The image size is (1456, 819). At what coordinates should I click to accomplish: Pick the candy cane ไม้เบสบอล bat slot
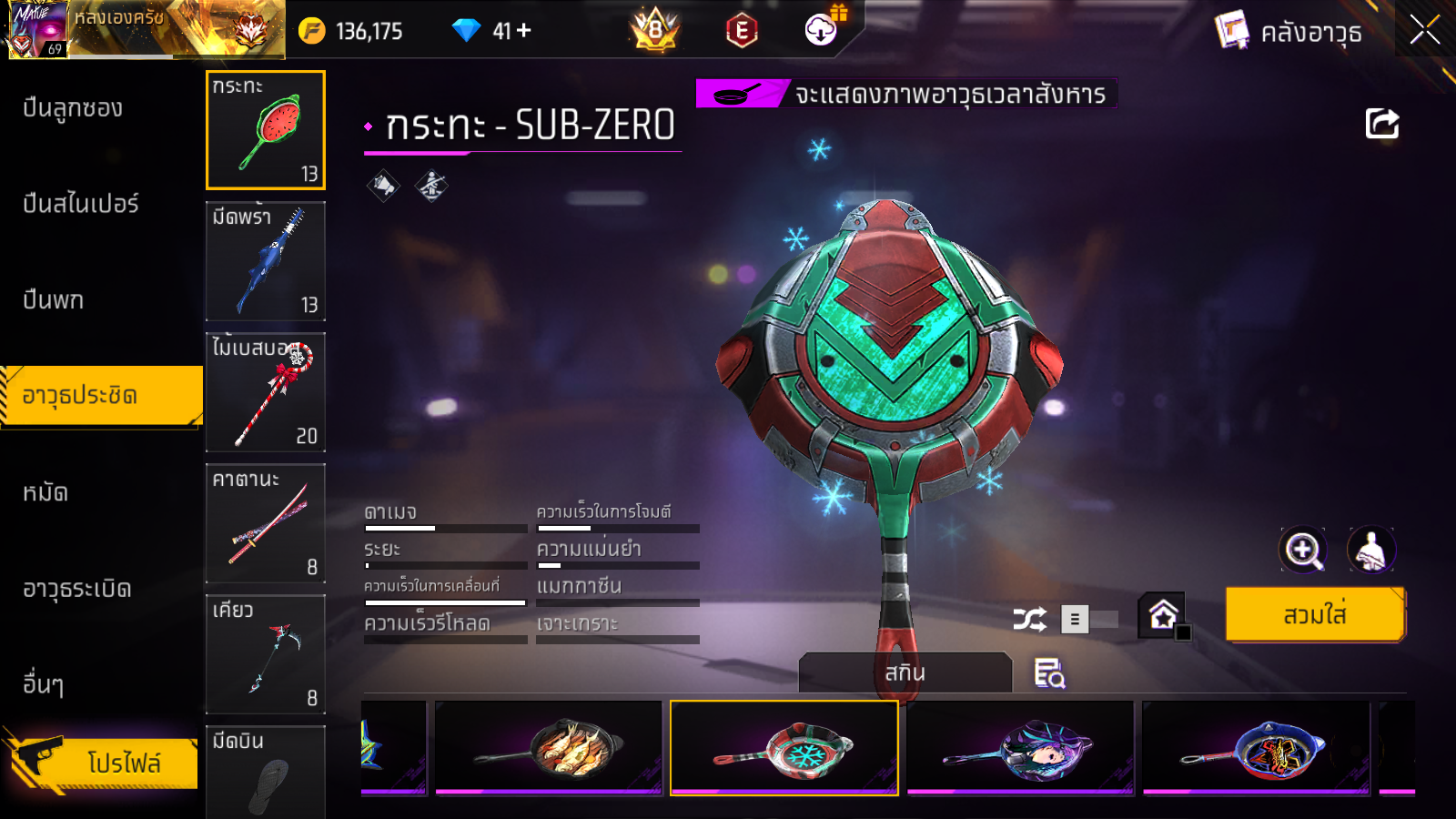(x=266, y=392)
